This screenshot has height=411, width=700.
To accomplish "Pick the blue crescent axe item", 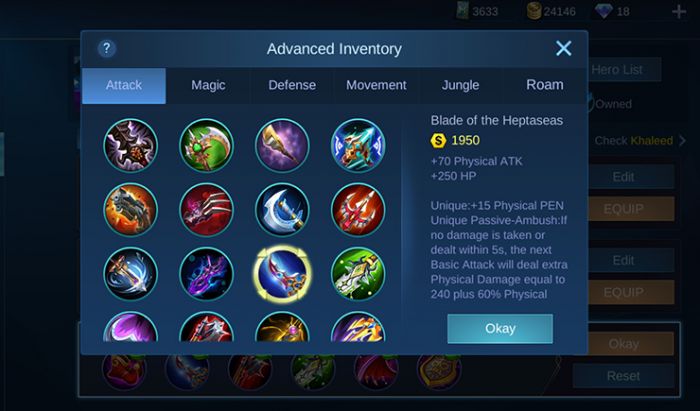I will [282, 209].
